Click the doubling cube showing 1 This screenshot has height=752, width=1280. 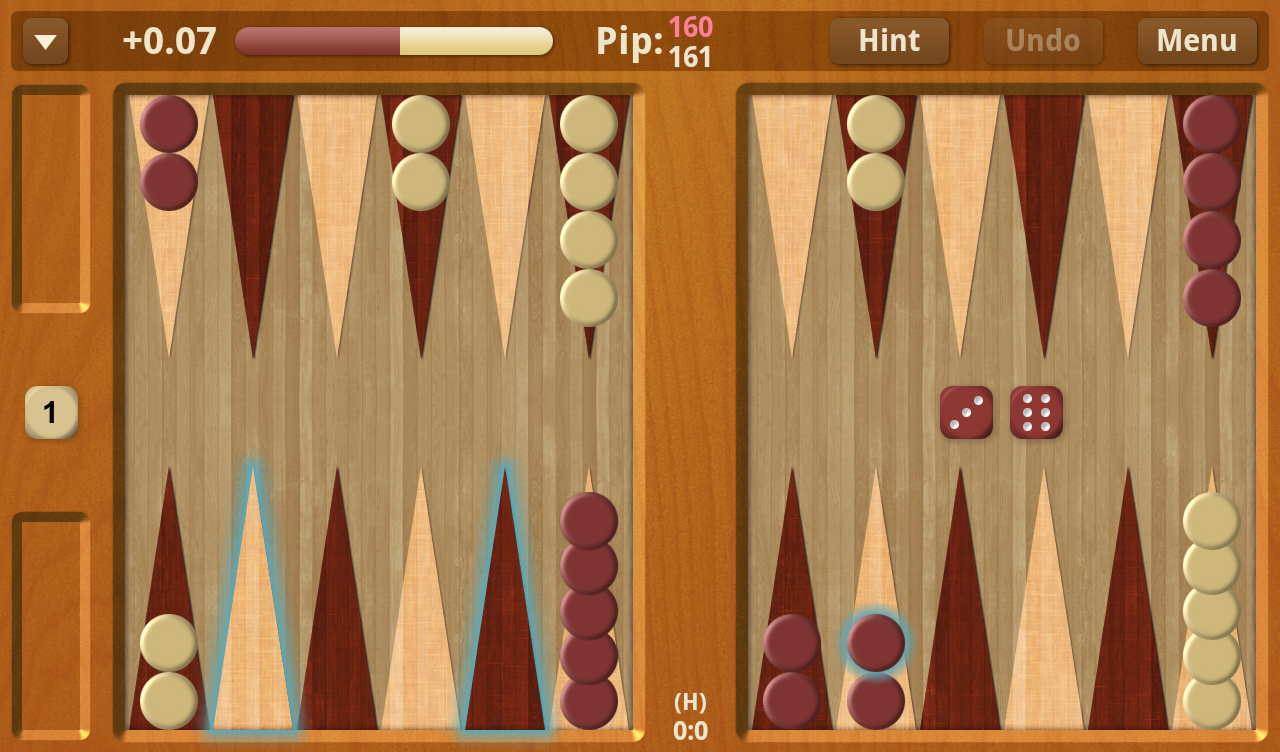(51, 412)
